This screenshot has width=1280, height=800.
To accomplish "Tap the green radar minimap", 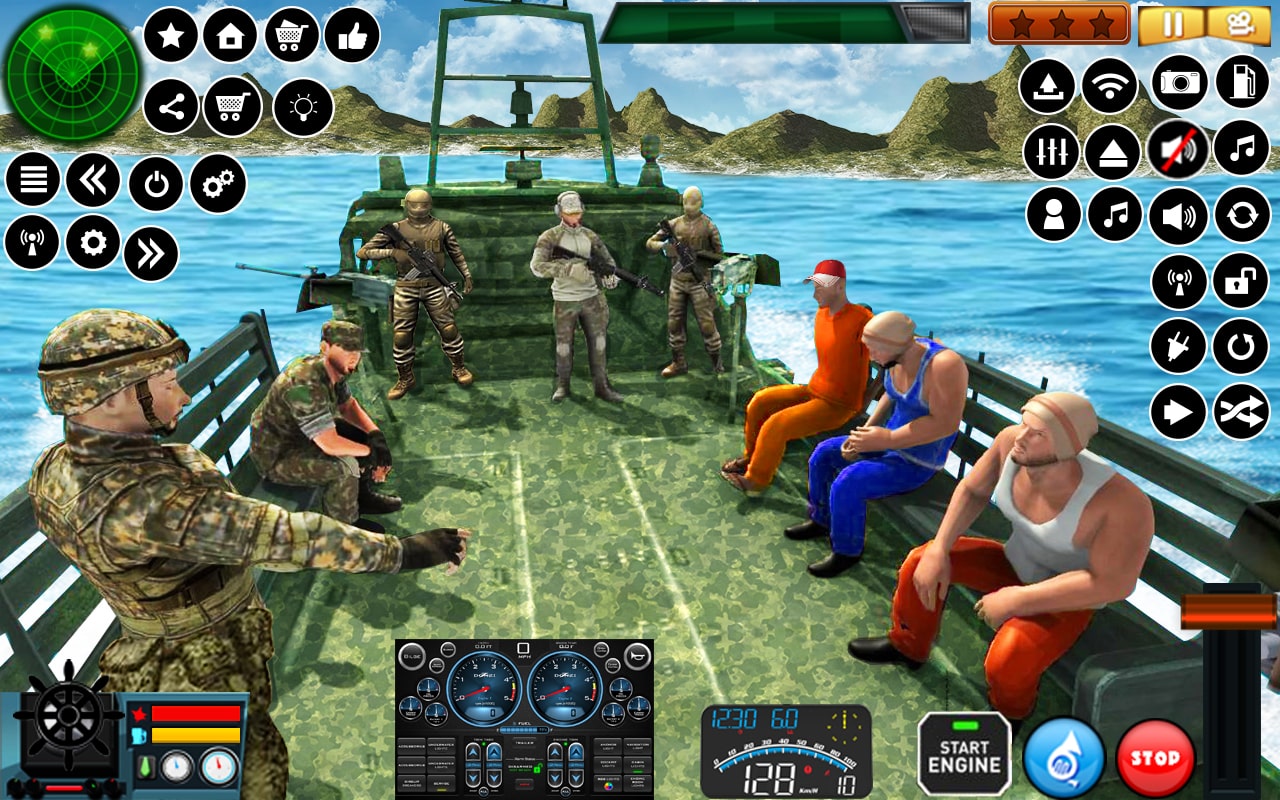I will pos(70,75).
